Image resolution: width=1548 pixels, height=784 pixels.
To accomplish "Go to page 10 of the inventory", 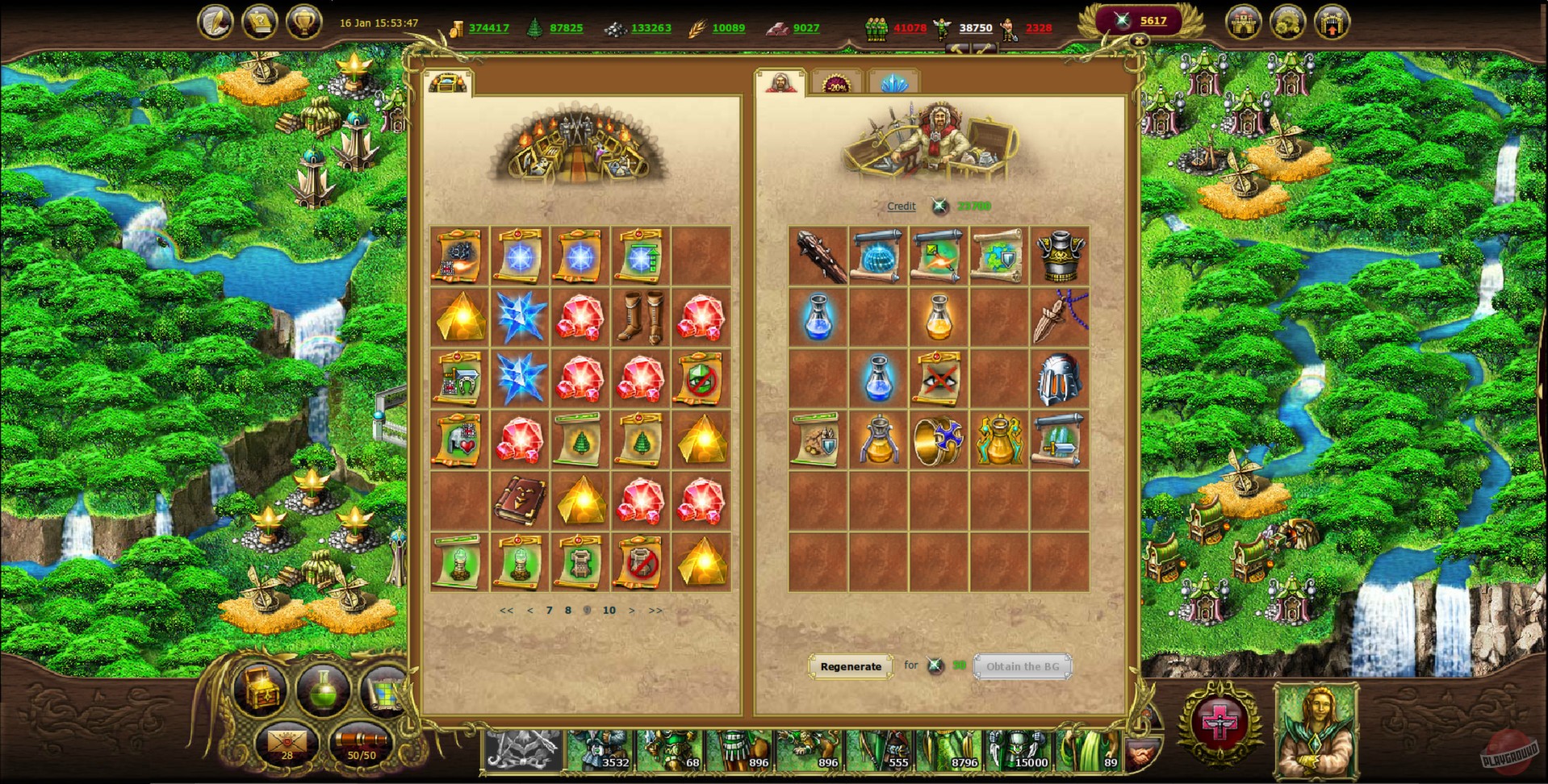I will pyautogui.click(x=609, y=611).
